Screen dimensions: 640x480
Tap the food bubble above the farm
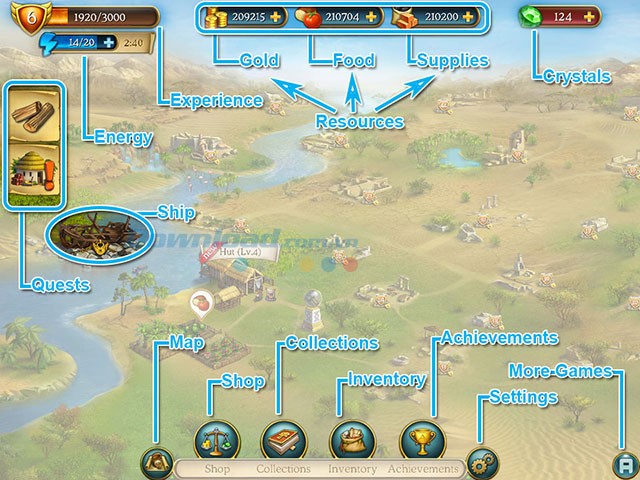click(201, 302)
